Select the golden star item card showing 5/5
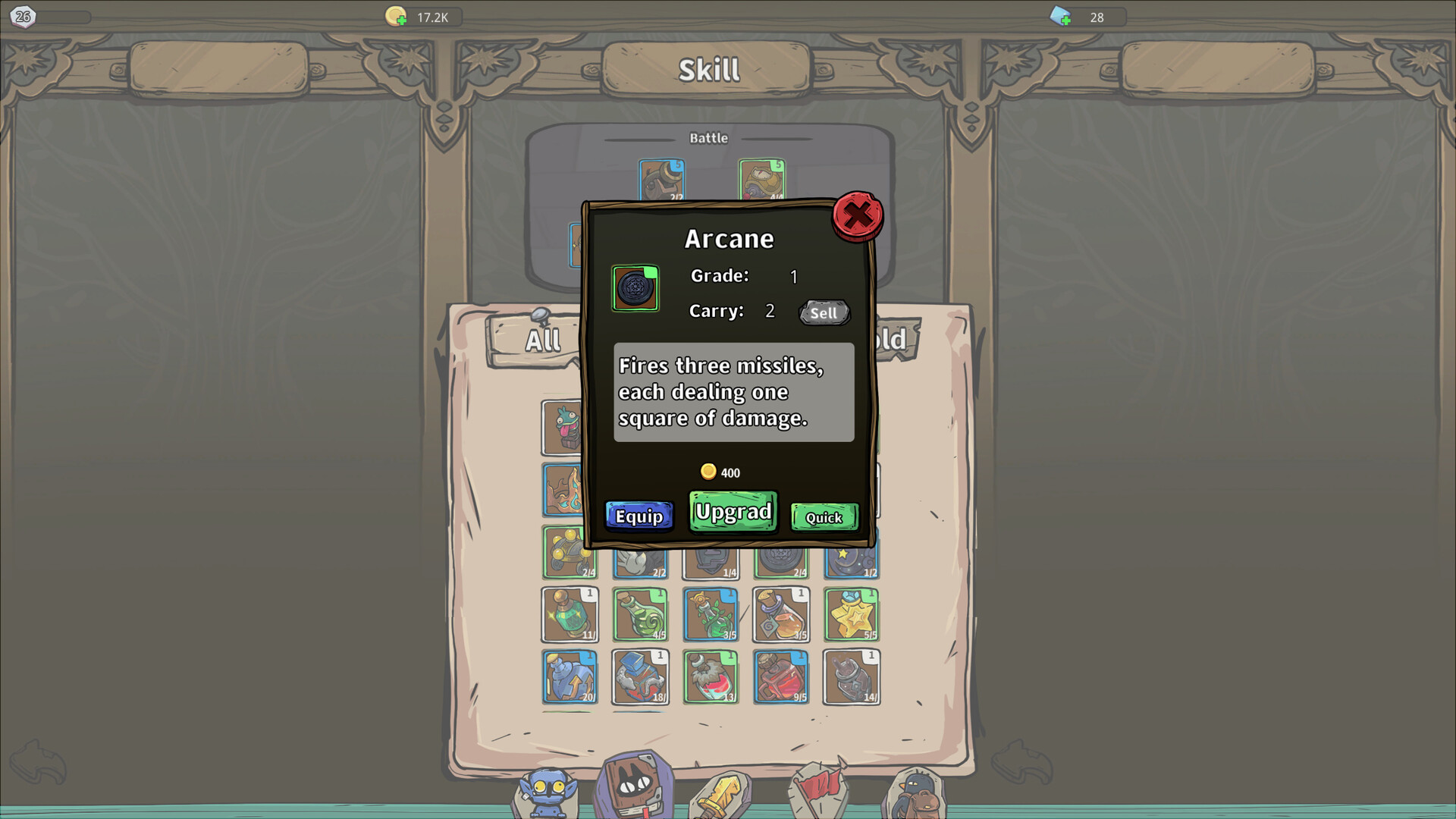 pyautogui.click(x=851, y=614)
